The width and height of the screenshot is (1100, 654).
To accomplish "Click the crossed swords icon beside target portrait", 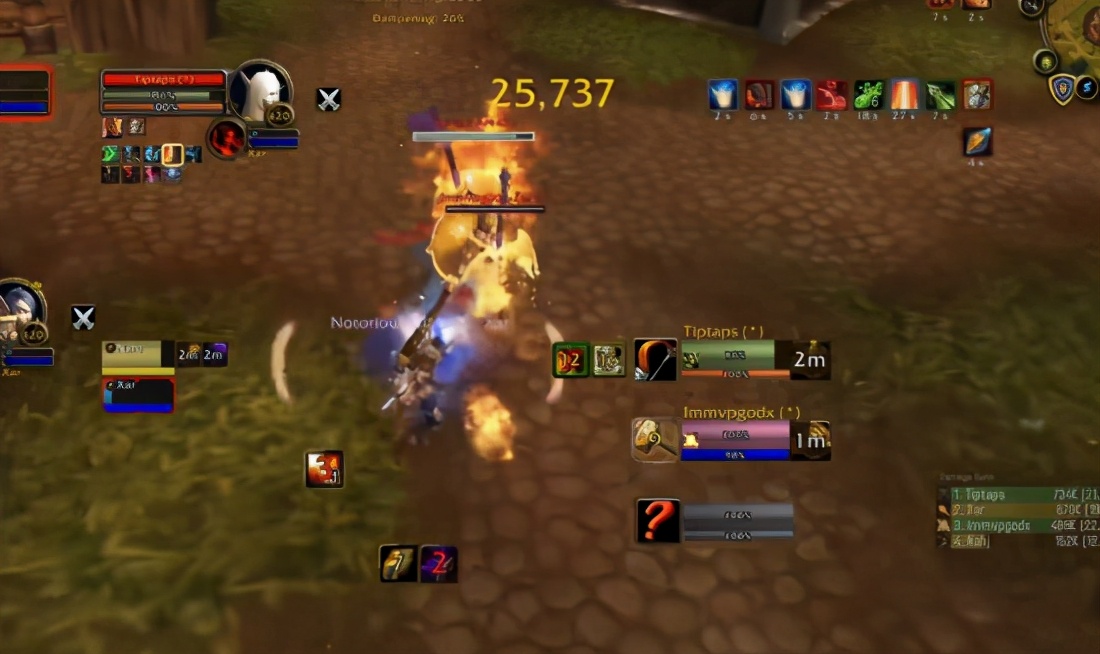I will (x=329, y=99).
